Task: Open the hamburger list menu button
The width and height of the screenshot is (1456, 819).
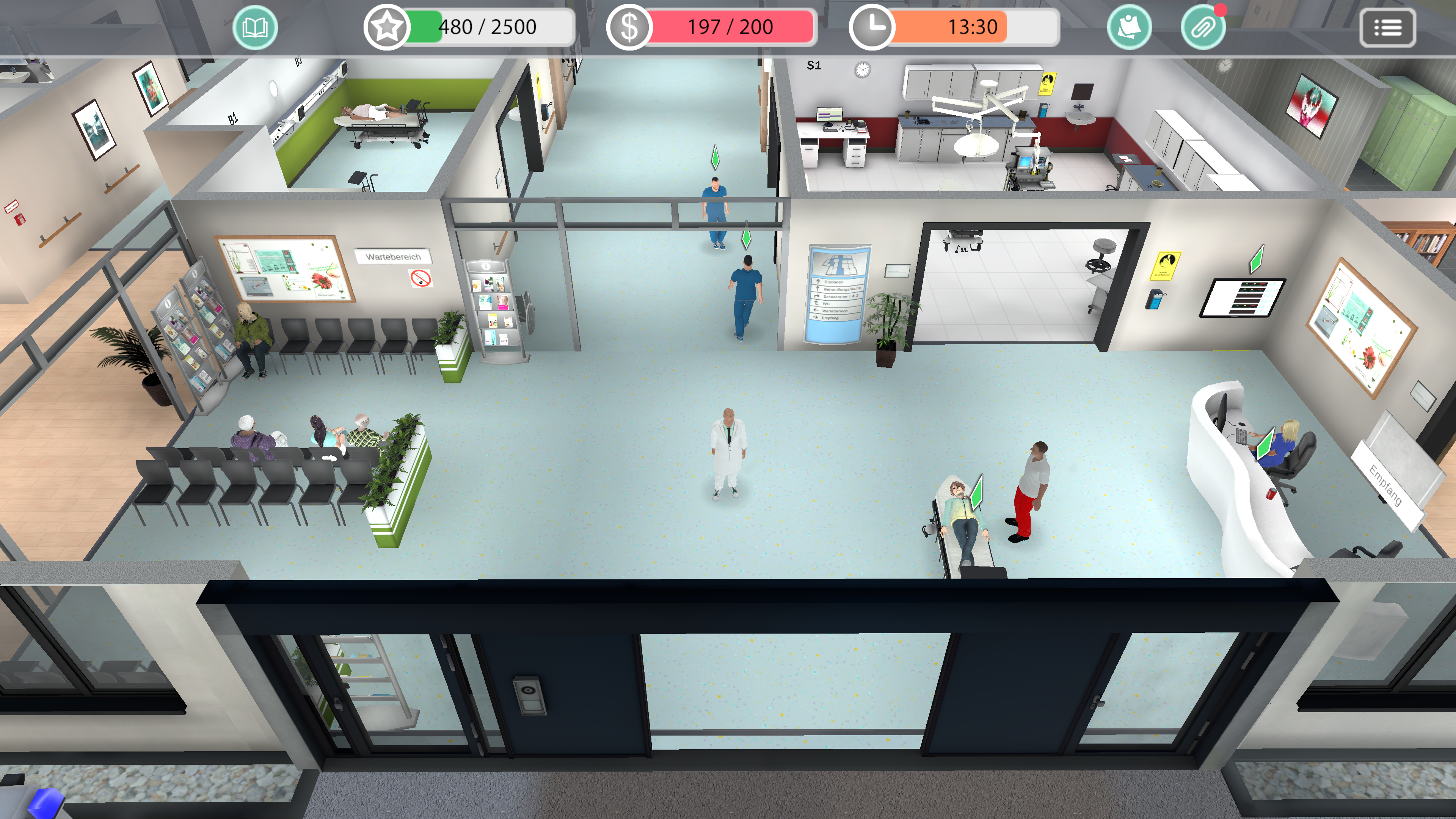Action: point(1387,27)
